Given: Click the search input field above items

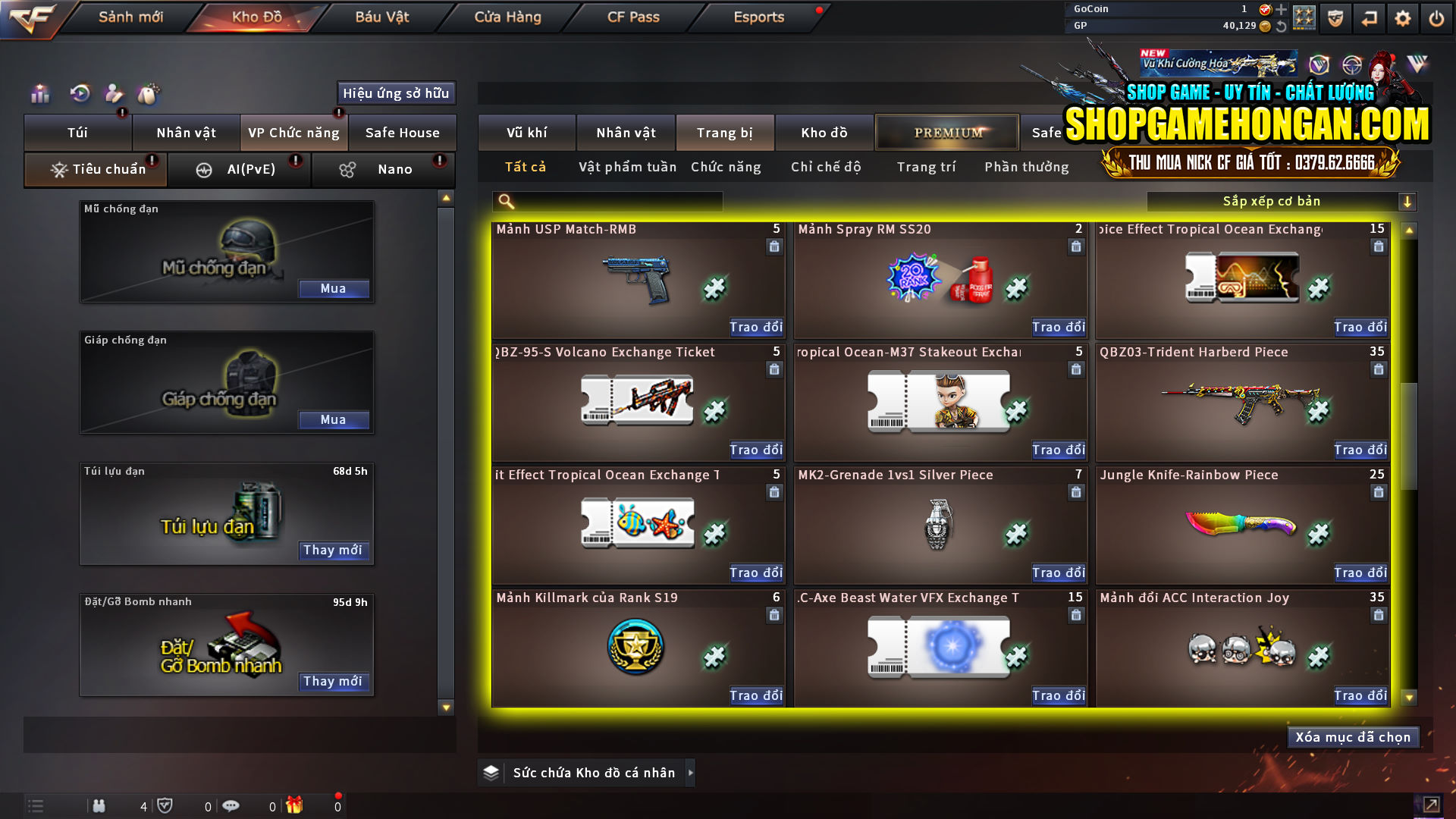Looking at the screenshot, I should click(x=607, y=201).
